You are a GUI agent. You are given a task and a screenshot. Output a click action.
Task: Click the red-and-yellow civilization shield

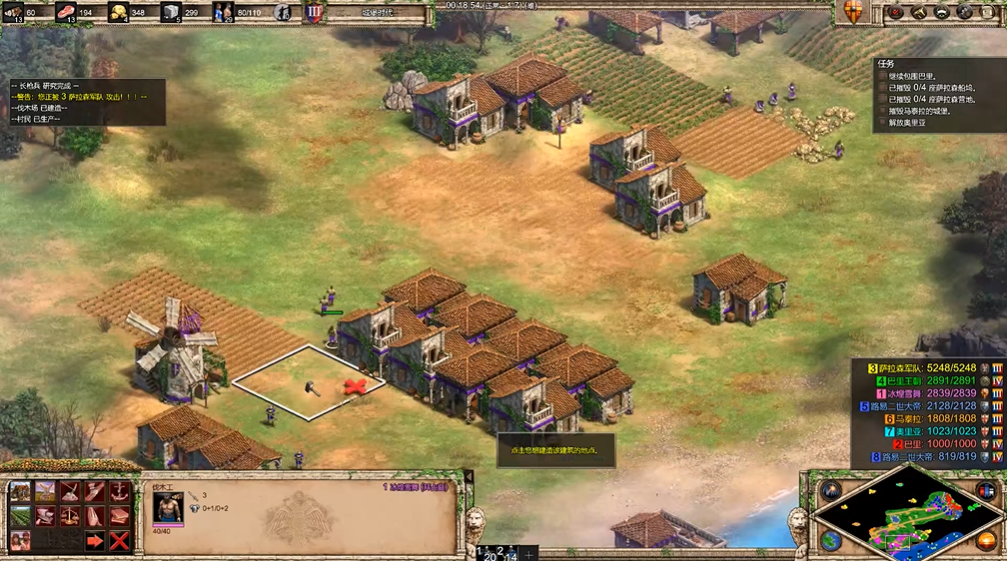click(853, 12)
